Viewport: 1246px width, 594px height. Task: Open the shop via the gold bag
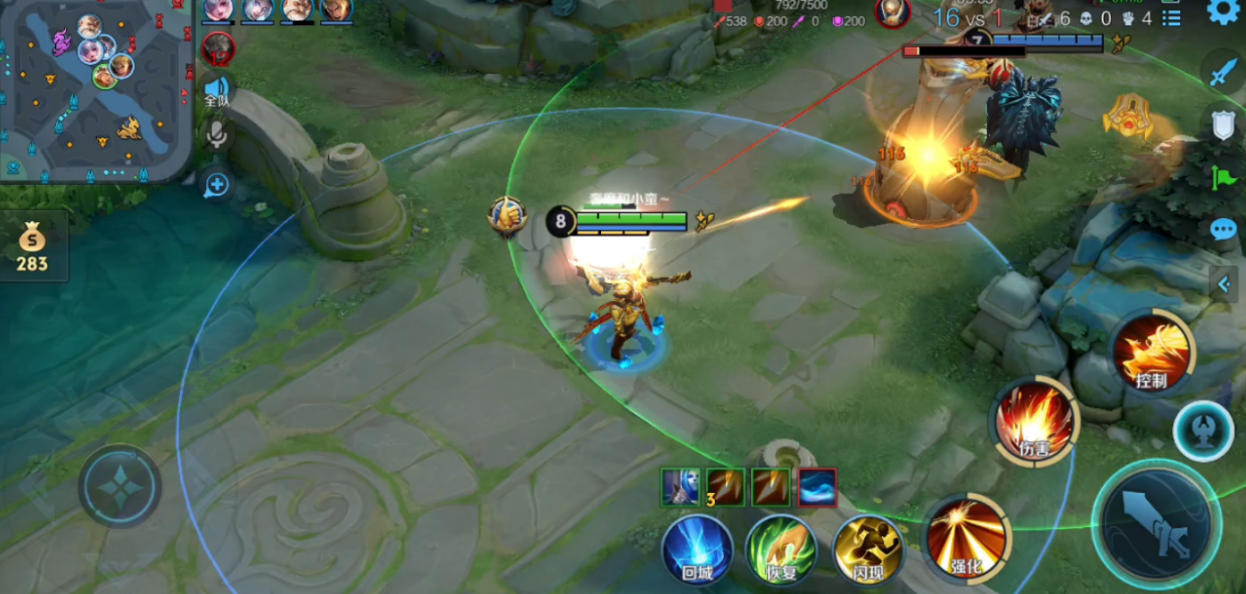coord(33,246)
